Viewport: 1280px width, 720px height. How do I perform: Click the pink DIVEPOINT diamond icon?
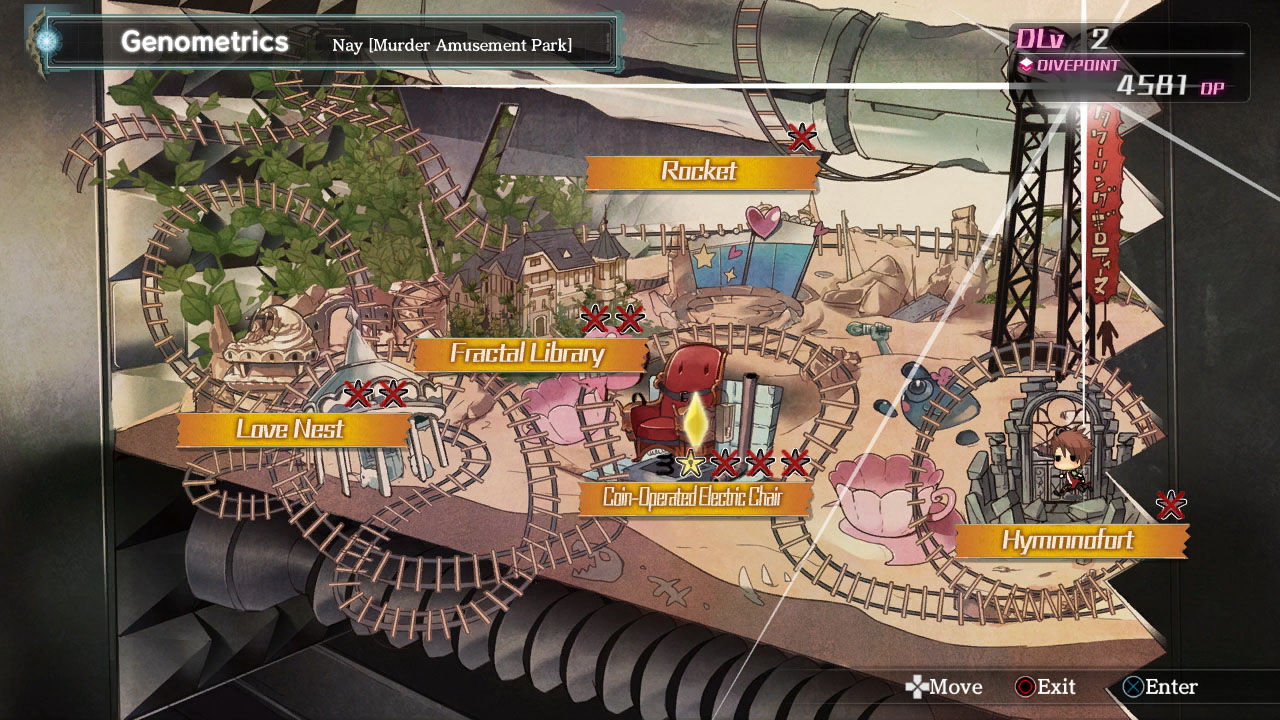pyautogui.click(x=1025, y=63)
